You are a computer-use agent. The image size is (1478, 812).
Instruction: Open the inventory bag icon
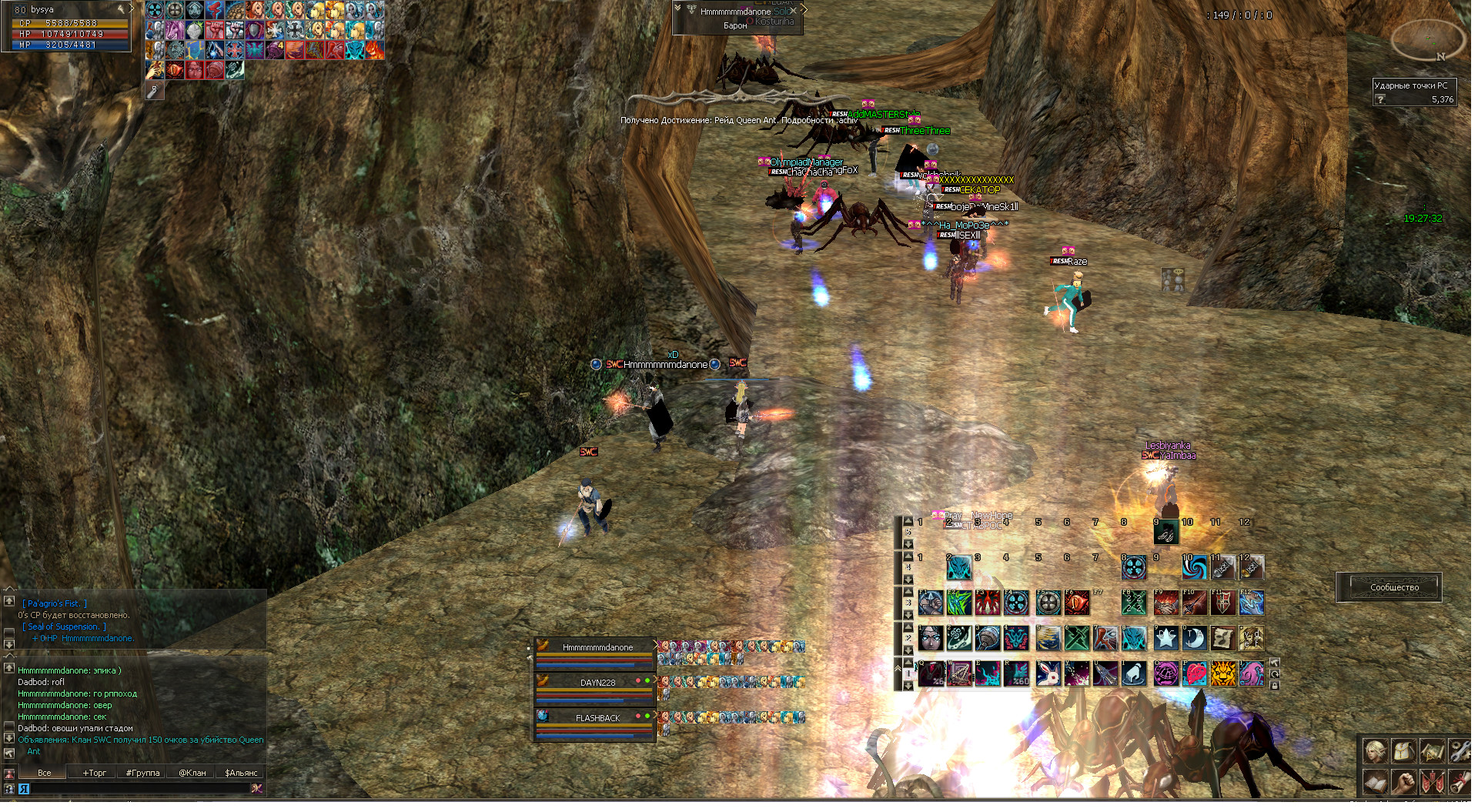[1403, 750]
